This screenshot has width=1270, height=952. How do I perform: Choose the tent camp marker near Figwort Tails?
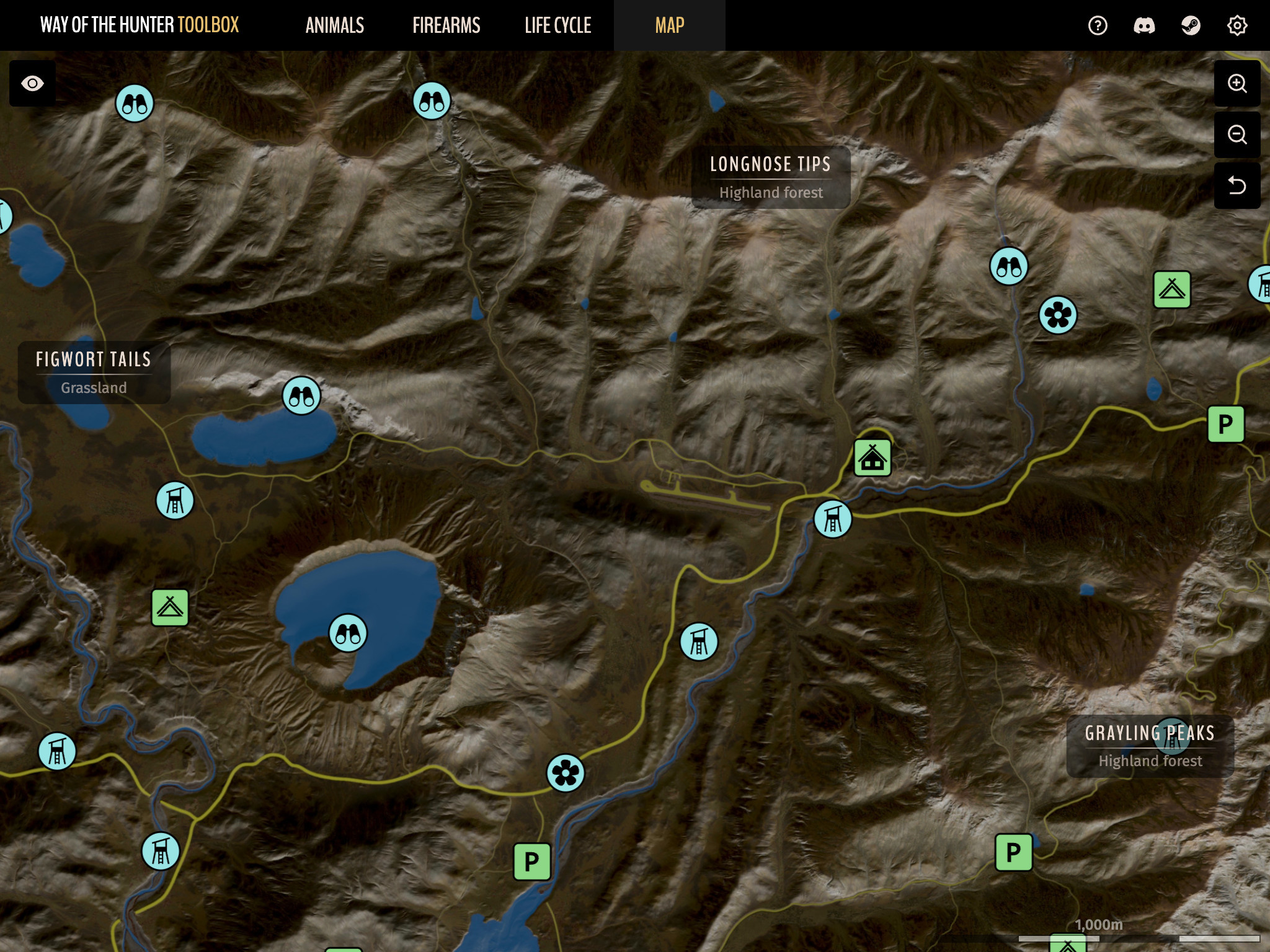(170, 607)
